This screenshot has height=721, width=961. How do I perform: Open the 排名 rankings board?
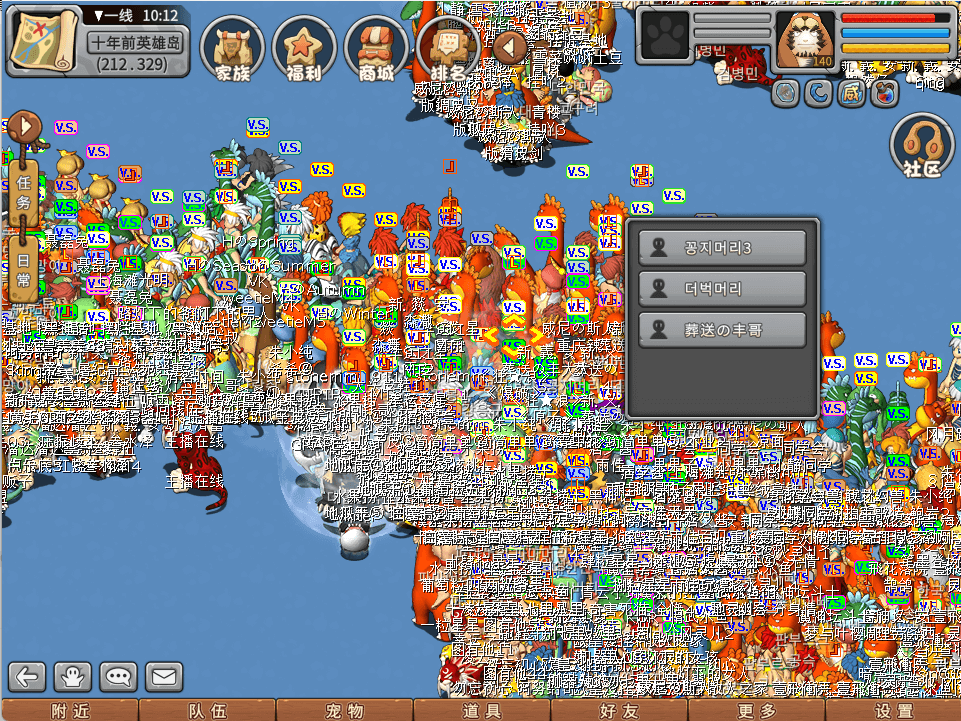click(448, 49)
